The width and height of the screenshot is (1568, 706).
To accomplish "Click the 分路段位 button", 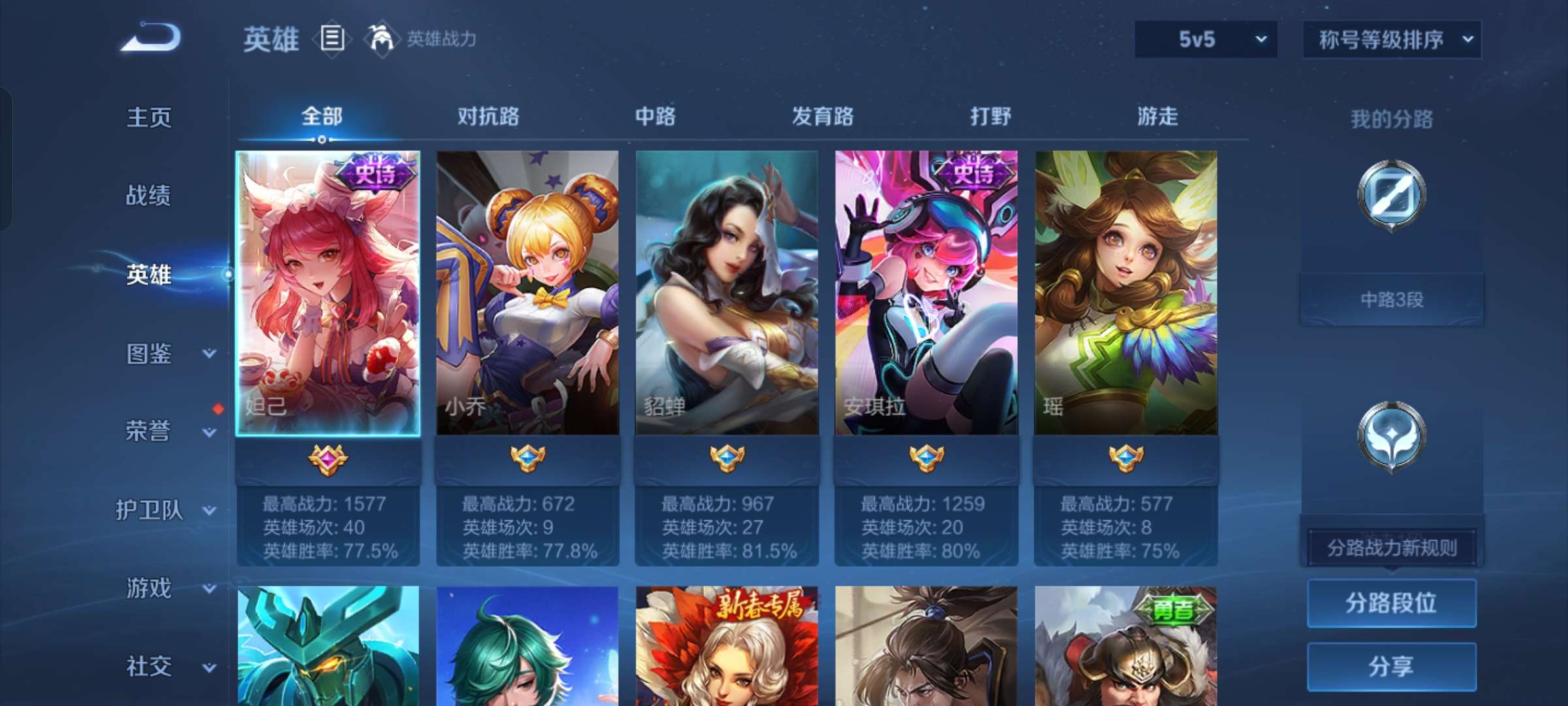I will 1392,603.
